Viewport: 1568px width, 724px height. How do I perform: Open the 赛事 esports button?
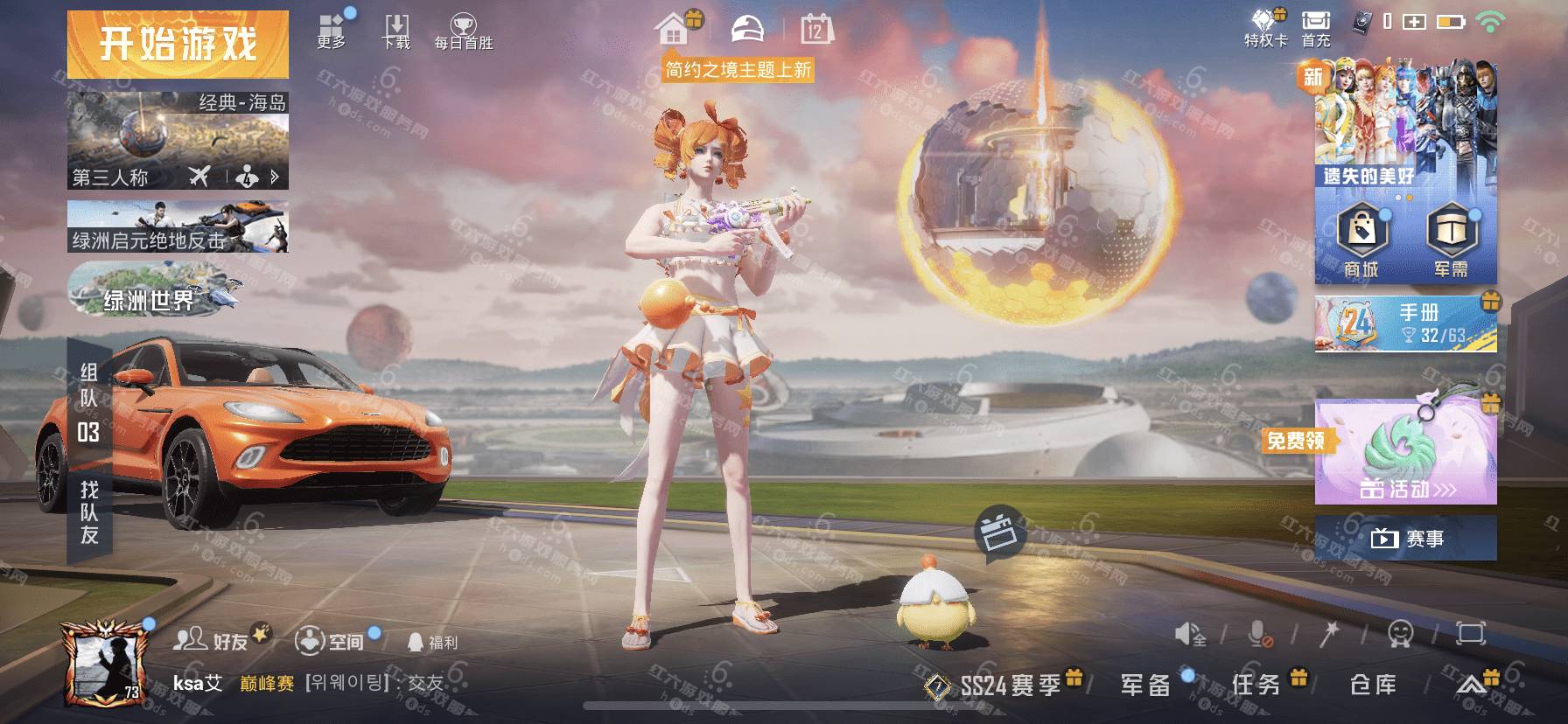pyautogui.click(x=1405, y=538)
